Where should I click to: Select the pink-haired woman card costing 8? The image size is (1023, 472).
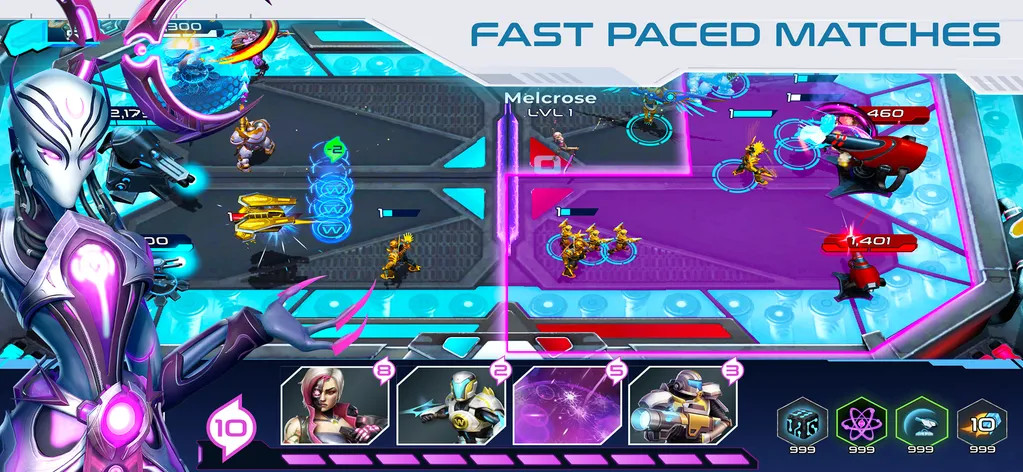pos(333,407)
